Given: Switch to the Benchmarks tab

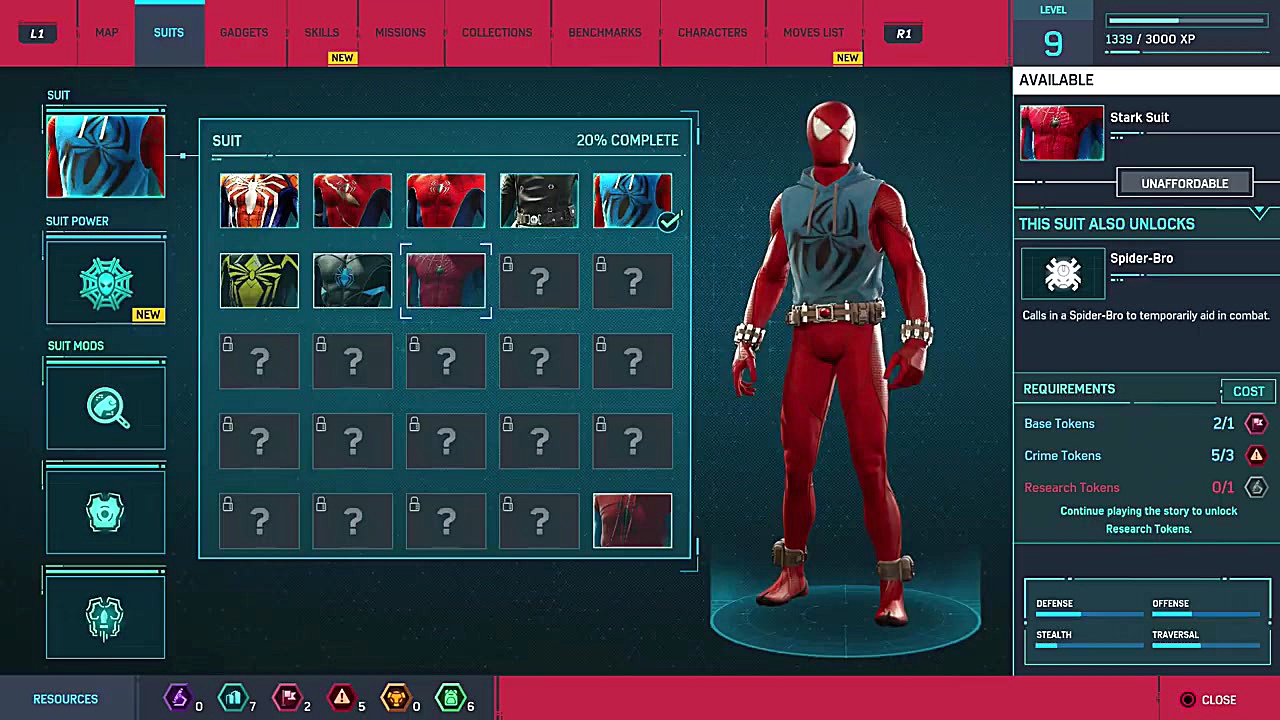Looking at the screenshot, I should tap(605, 33).
